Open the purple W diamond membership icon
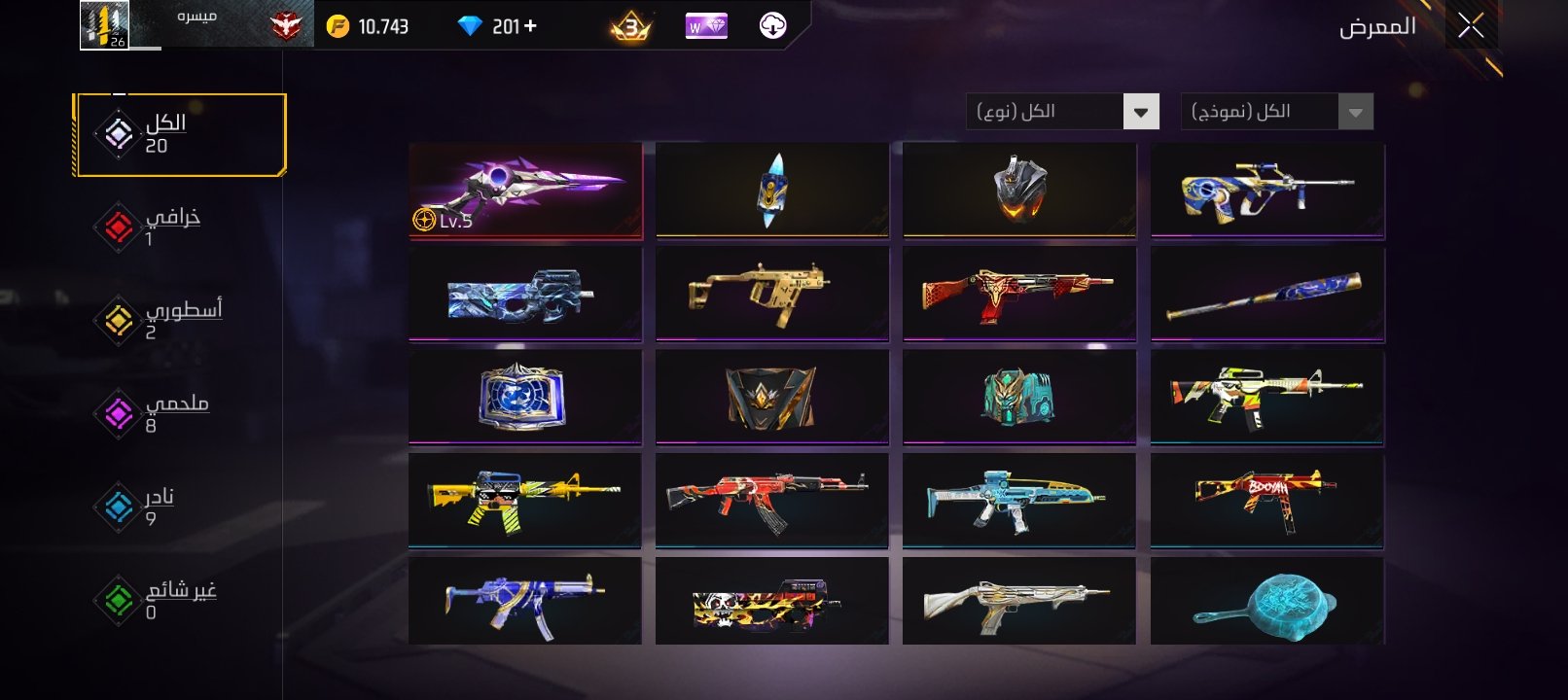The image size is (1568, 700). [x=706, y=26]
